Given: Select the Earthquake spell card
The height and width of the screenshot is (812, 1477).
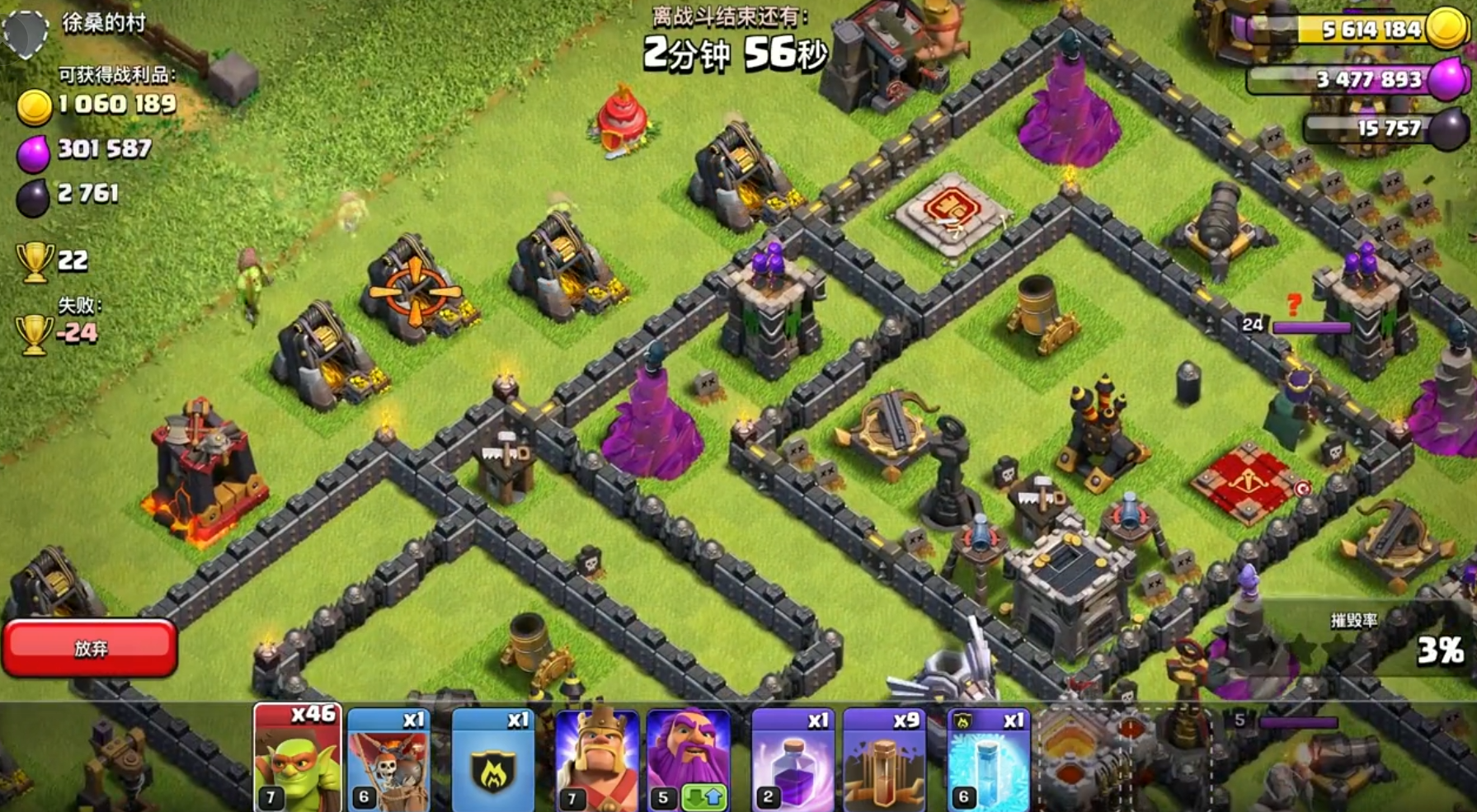Looking at the screenshot, I should (x=884, y=758).
